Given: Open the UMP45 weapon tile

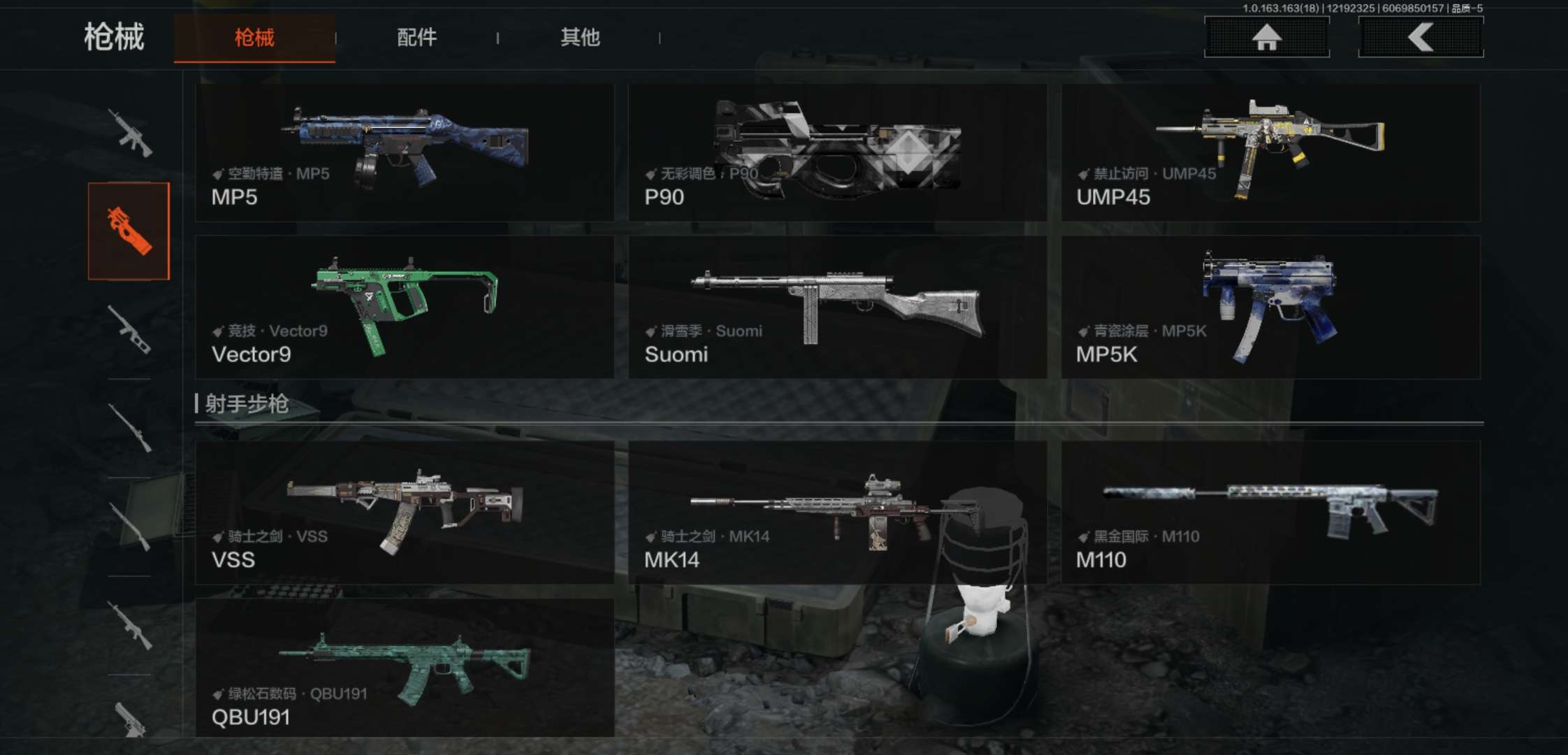Looking at the screenshot, I should tap(1270, 153).
